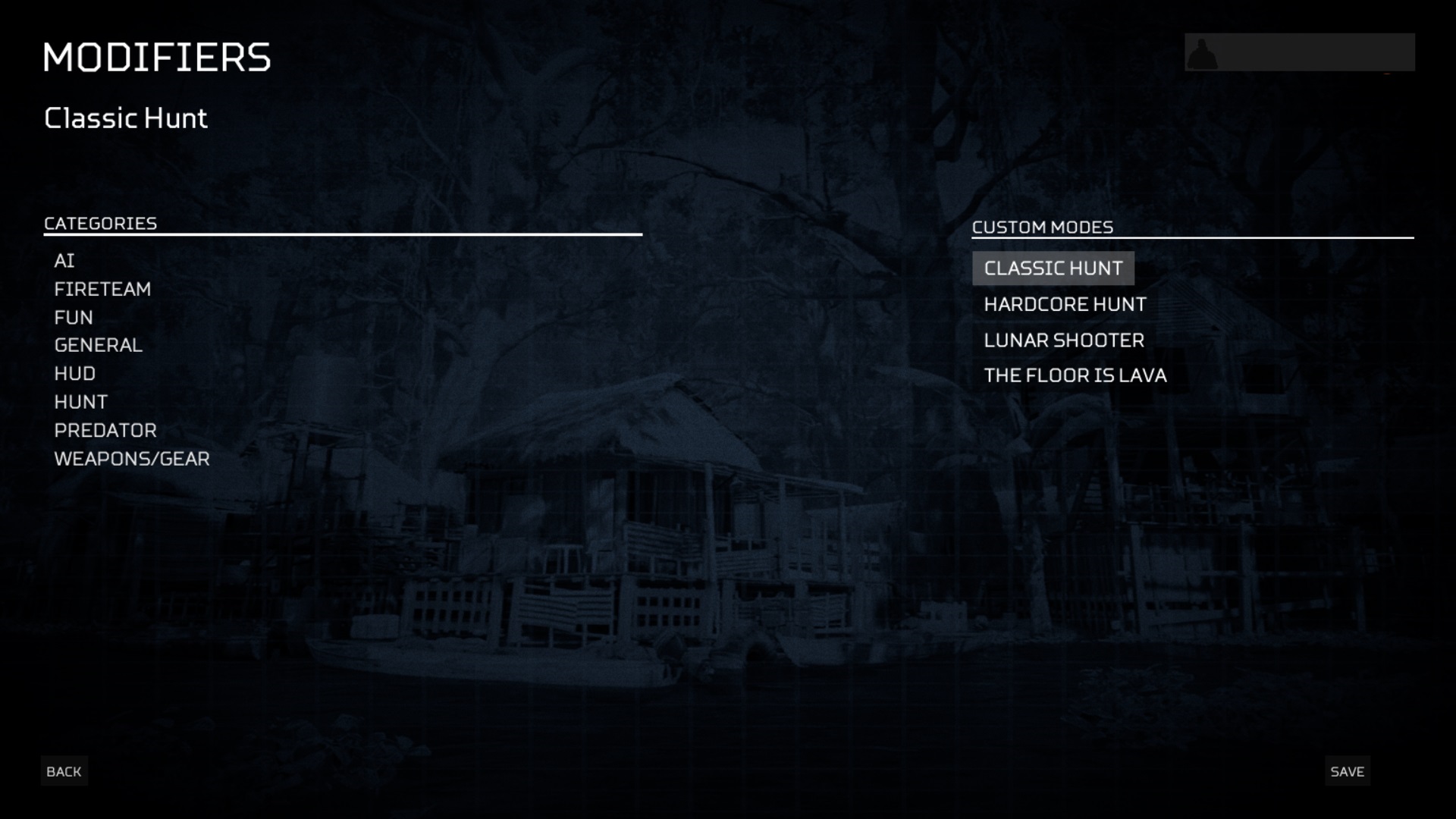Activate The Floor Is Lava mode

(1075, 375)
